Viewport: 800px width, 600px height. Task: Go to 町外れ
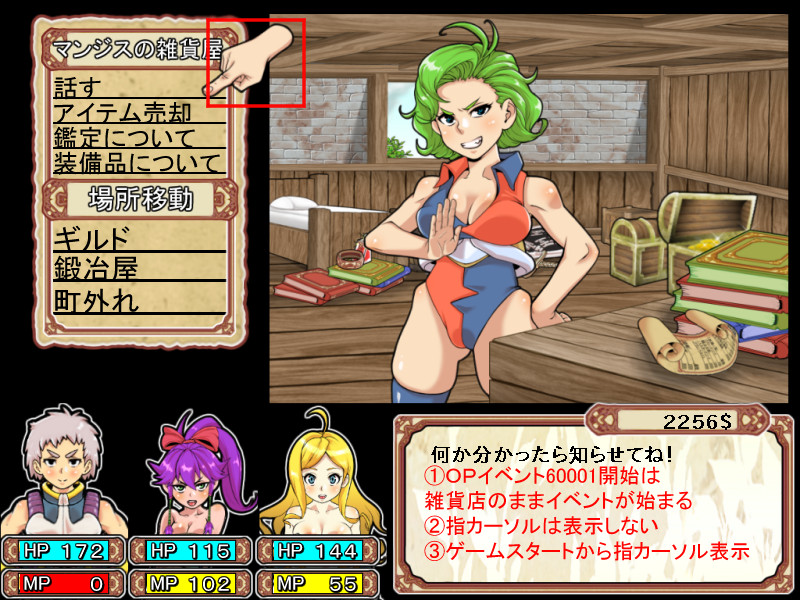[97, 299]
